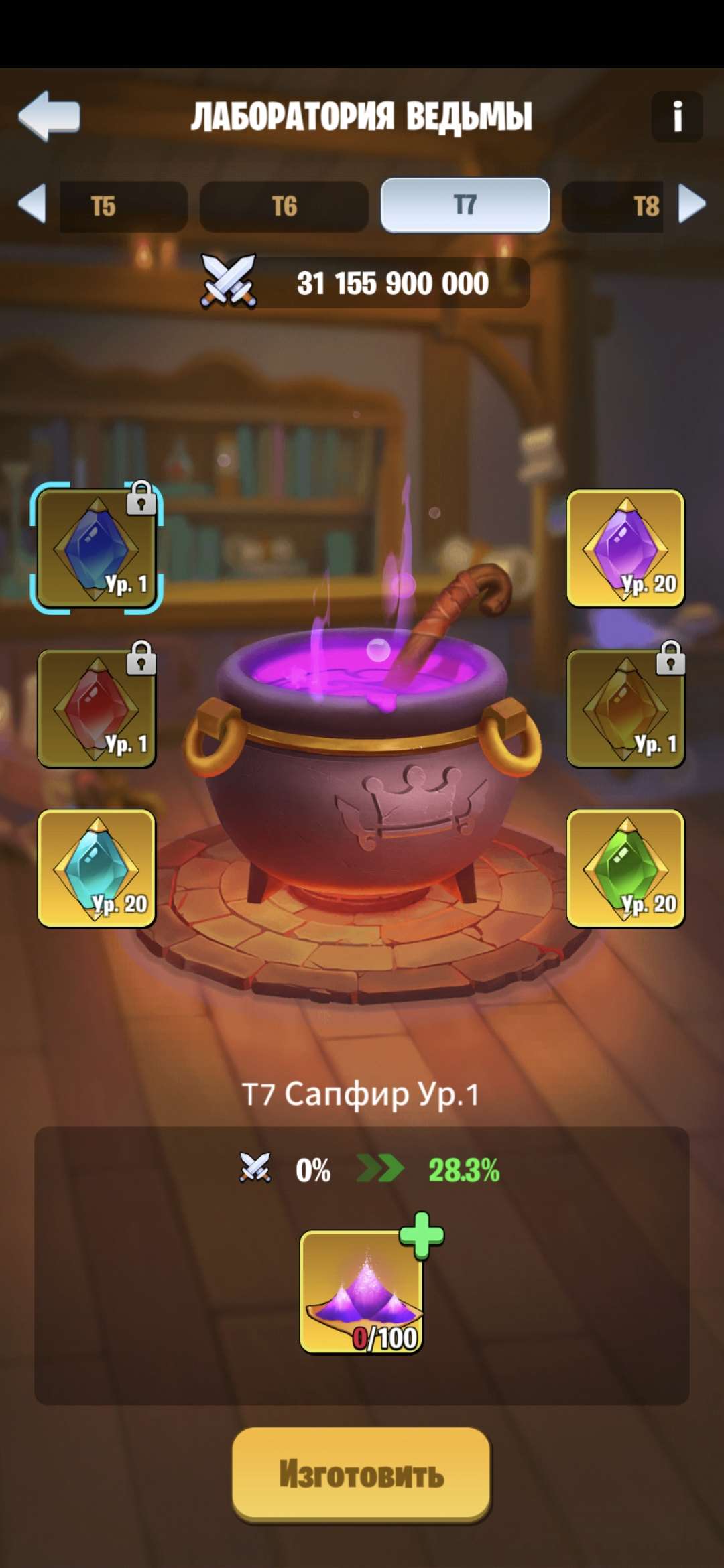This screenshot has height=1568, width=724.
Task: Select the locked blue sapphire gem
Action: click(x=97, y=548)
